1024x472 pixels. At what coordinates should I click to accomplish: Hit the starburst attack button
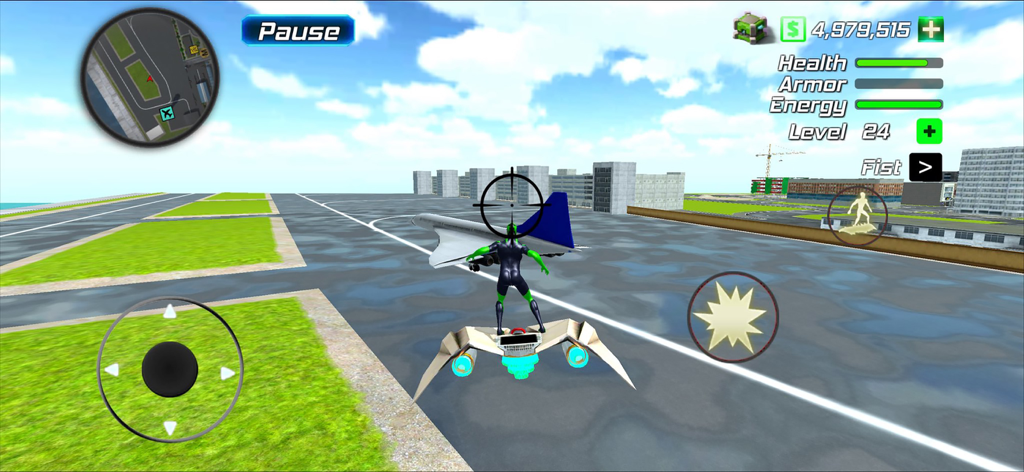click(733, 317)
